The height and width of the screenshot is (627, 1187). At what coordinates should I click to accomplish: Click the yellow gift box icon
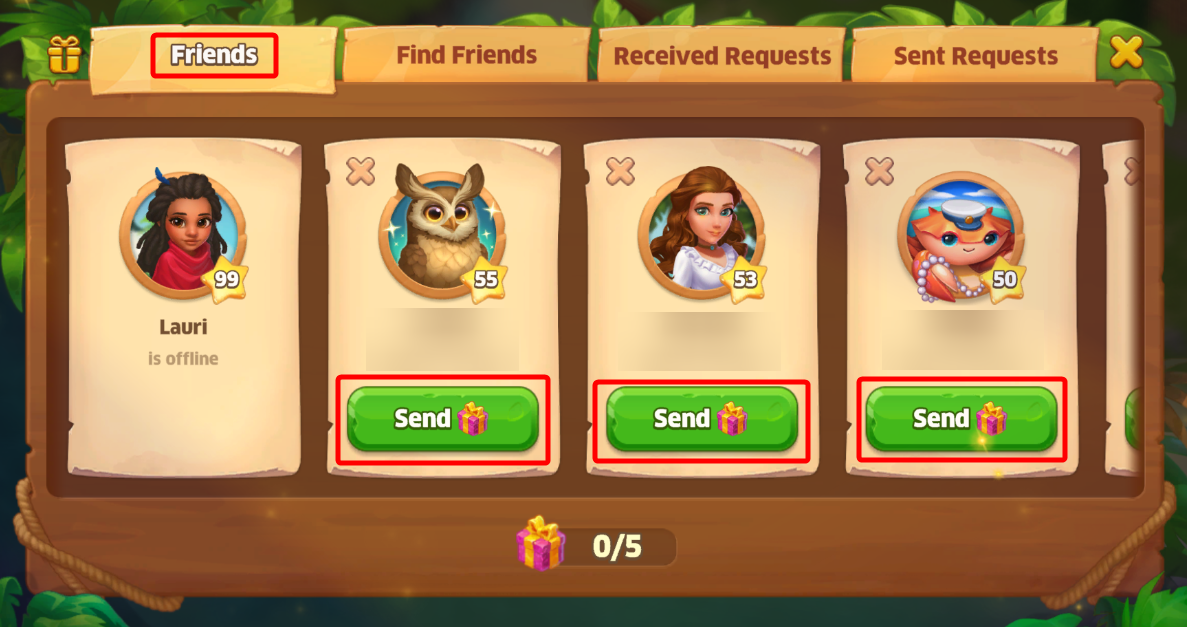point(64,55)
